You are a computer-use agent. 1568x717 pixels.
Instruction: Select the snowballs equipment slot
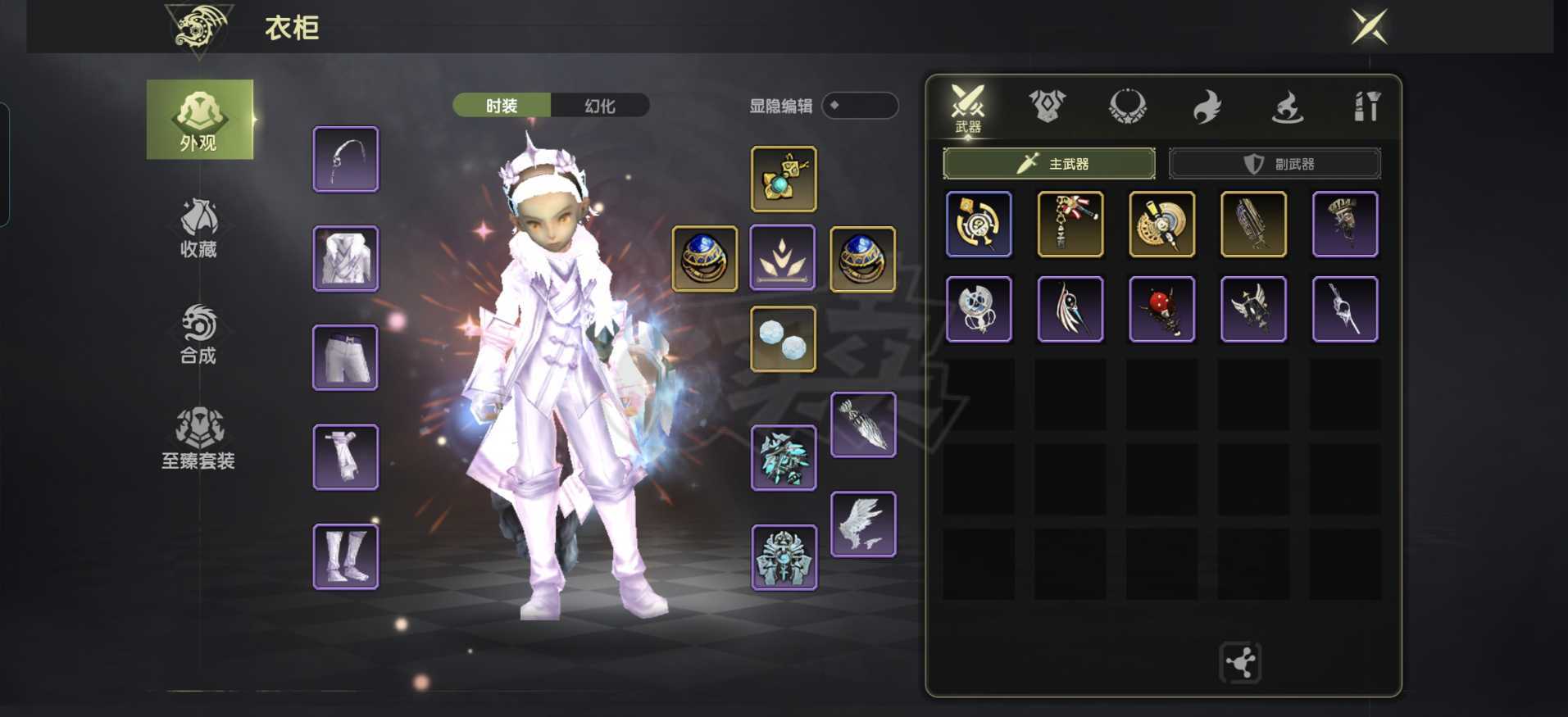[x=784, y=339]
